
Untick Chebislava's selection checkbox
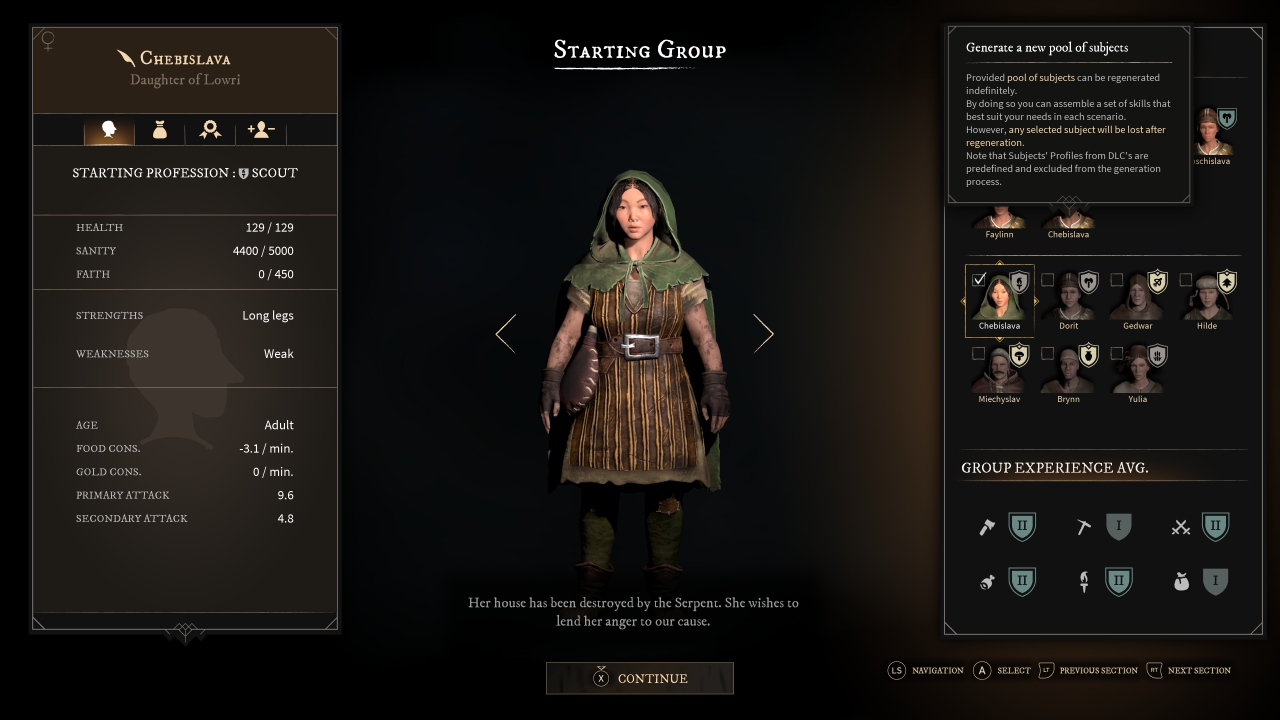pos(979,280)
